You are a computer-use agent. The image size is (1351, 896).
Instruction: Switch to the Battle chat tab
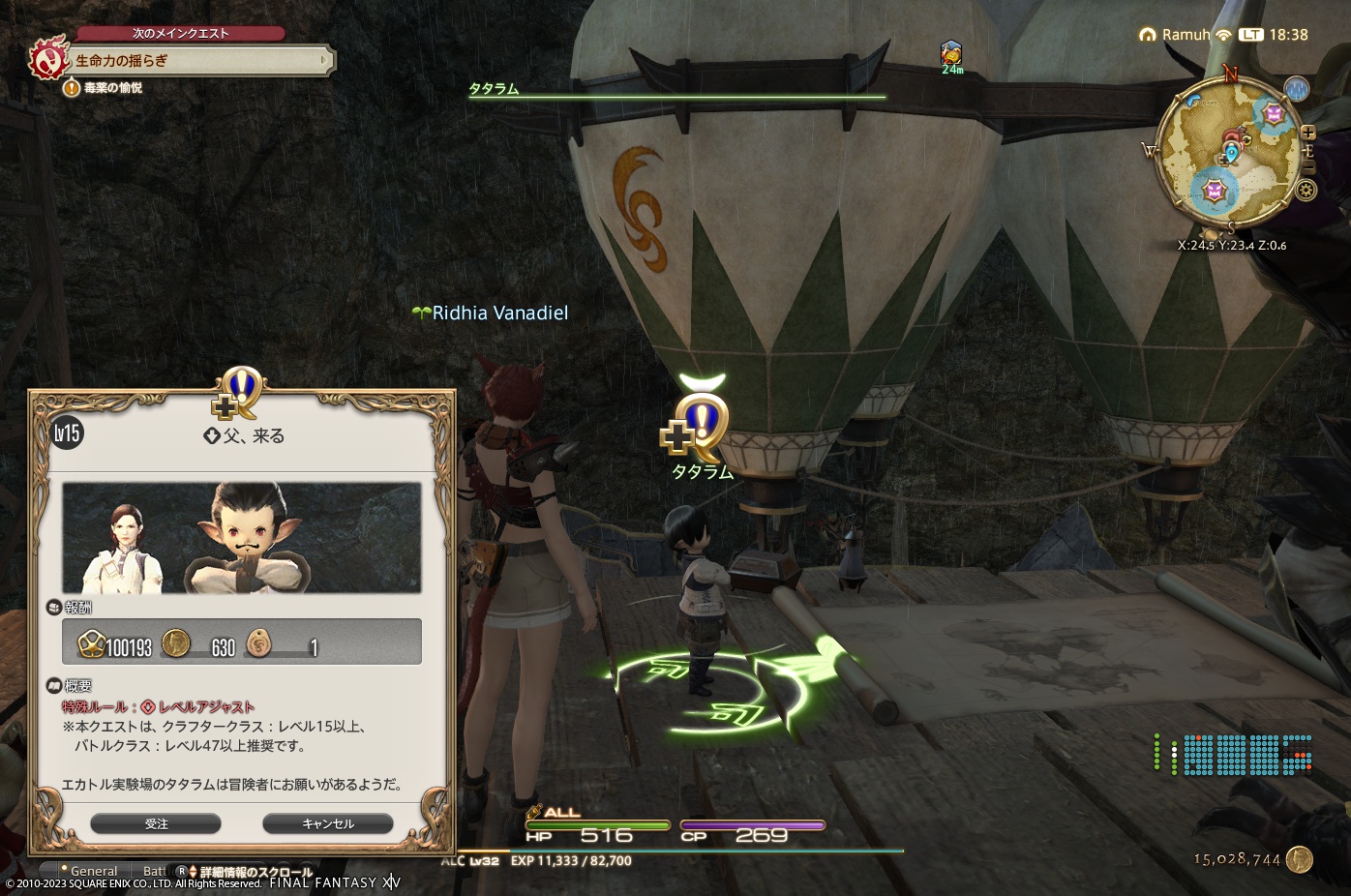coord(155,870)
